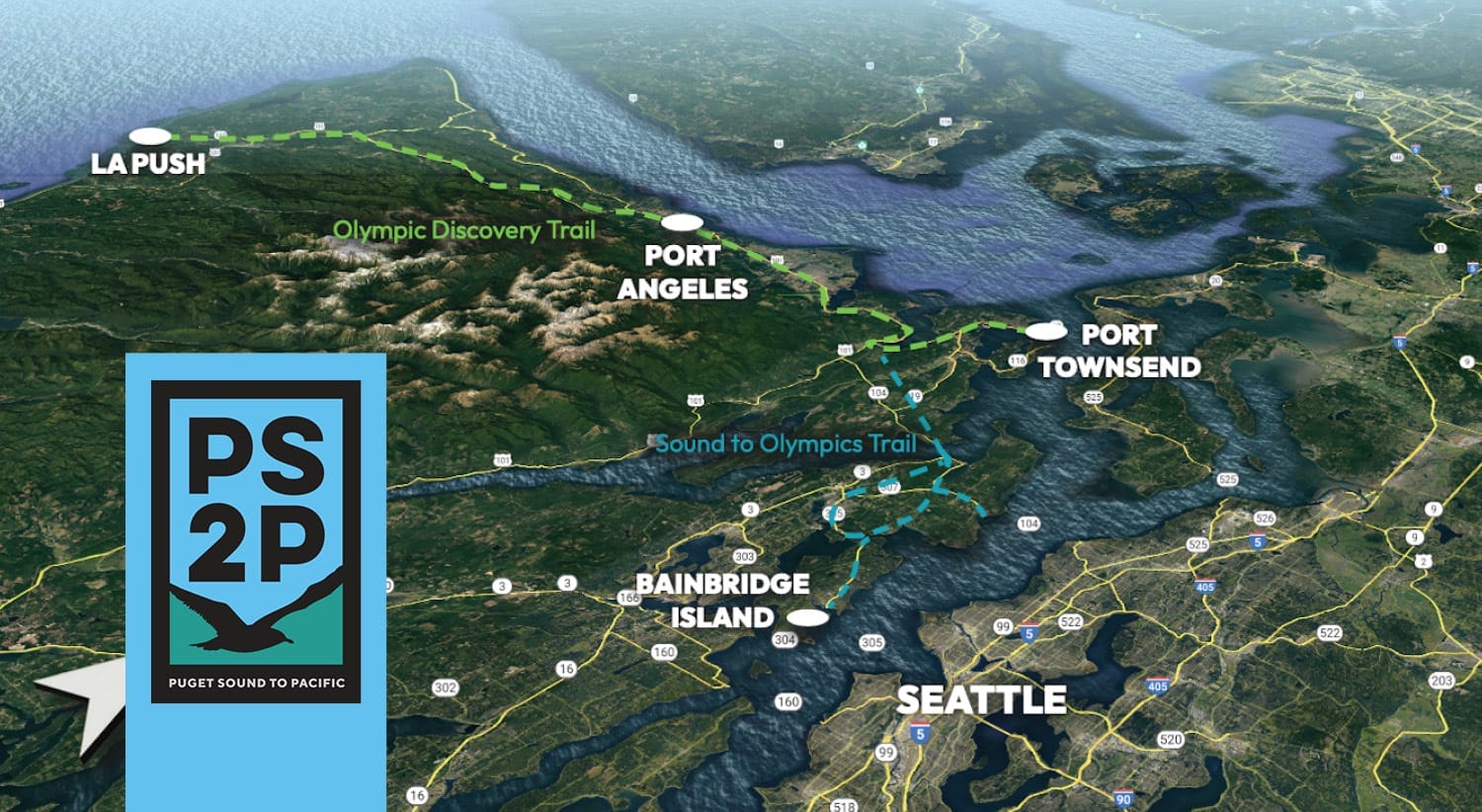Pick the Bainbridge Island map marker
The image size is (1482, 812).
tap(808, 617)
